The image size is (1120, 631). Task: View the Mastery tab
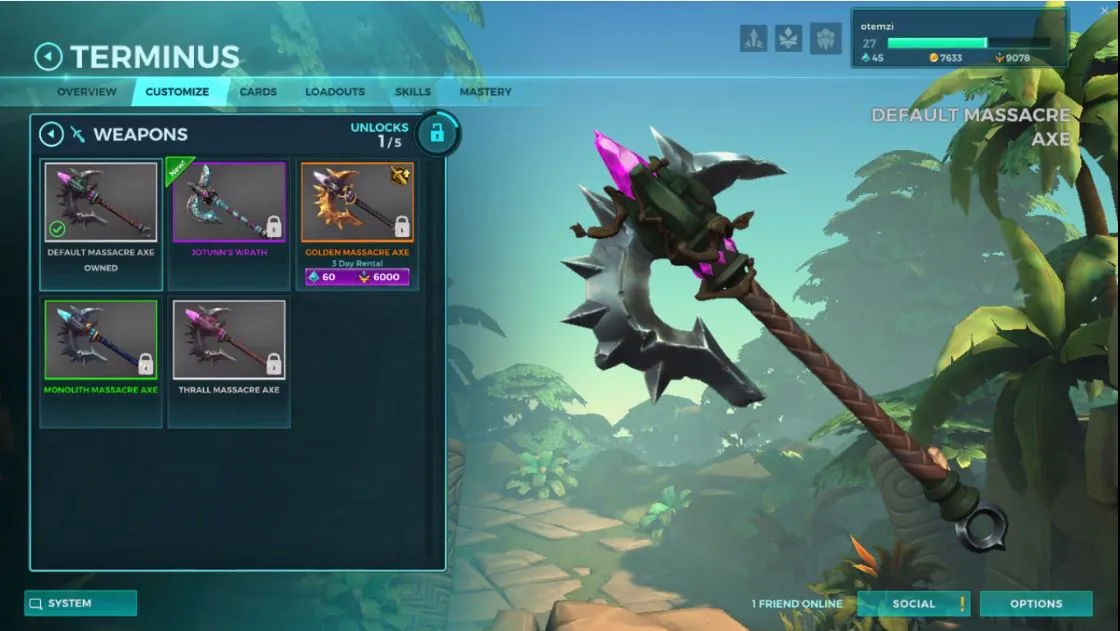[485, 92]
